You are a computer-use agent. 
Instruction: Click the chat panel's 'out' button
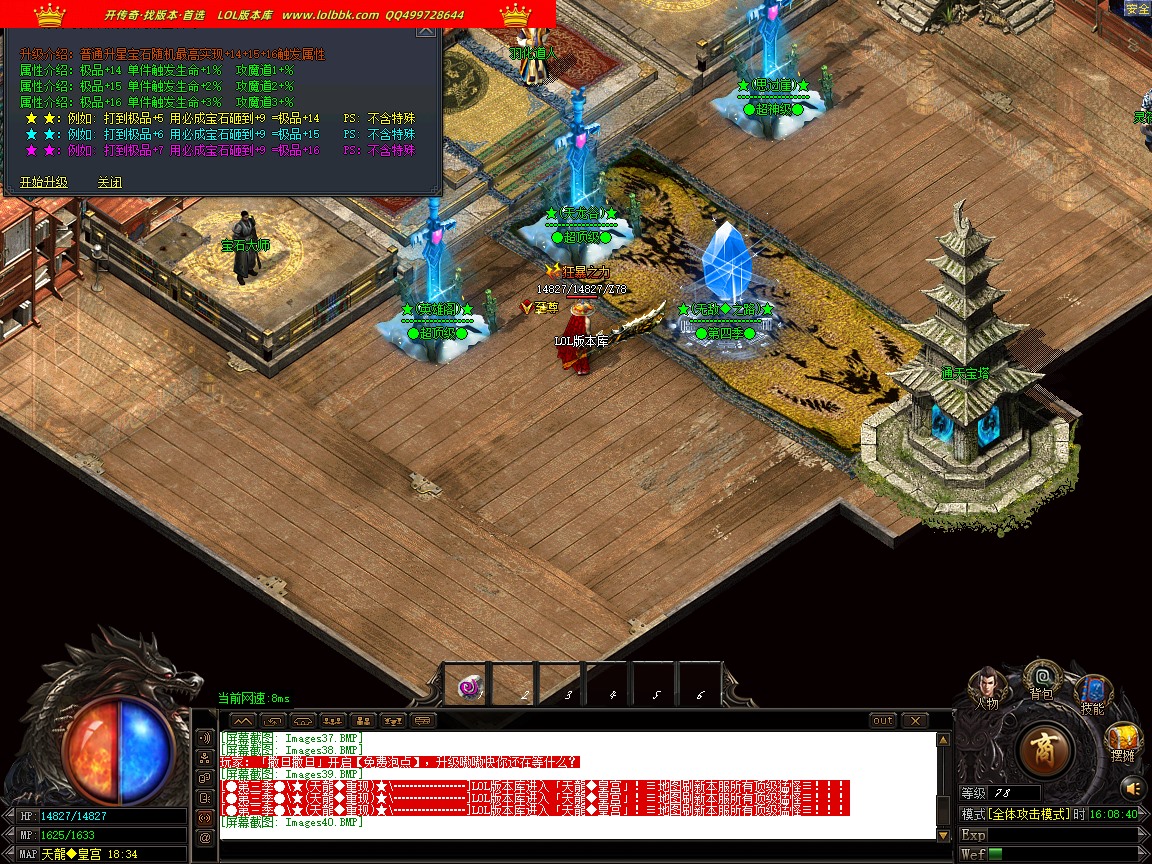tap(883, 720)
